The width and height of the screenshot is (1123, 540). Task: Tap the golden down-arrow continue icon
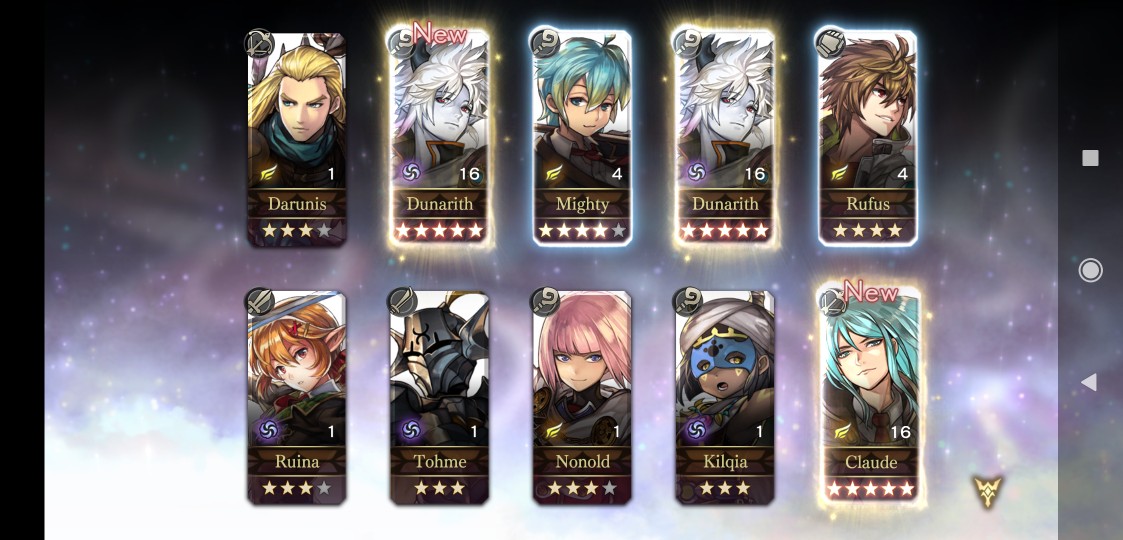tap(987, 490)
